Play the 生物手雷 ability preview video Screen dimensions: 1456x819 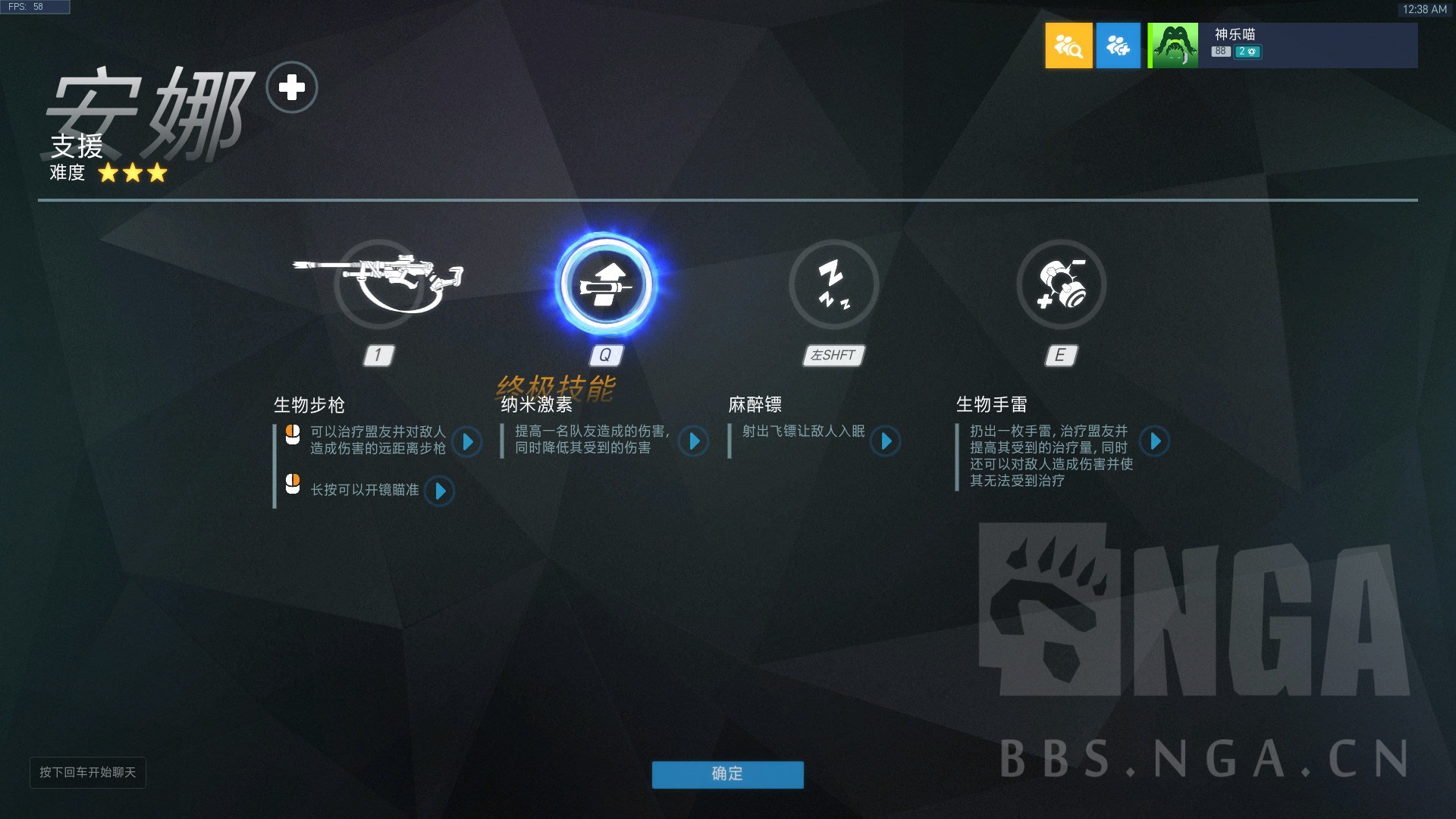click(x=1155, y=442)
